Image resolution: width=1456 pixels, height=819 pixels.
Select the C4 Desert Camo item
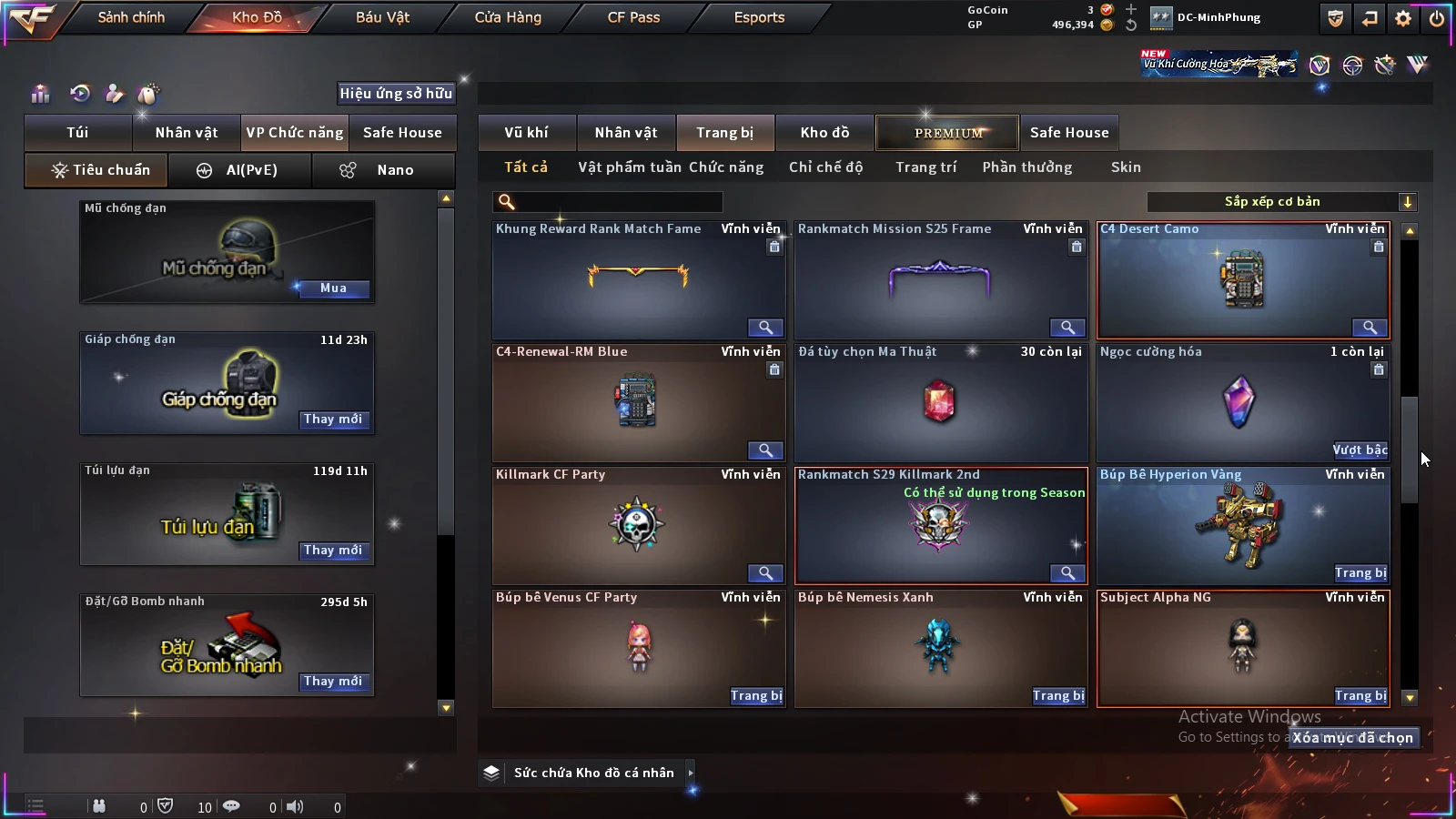click(x=1243, y=280)
